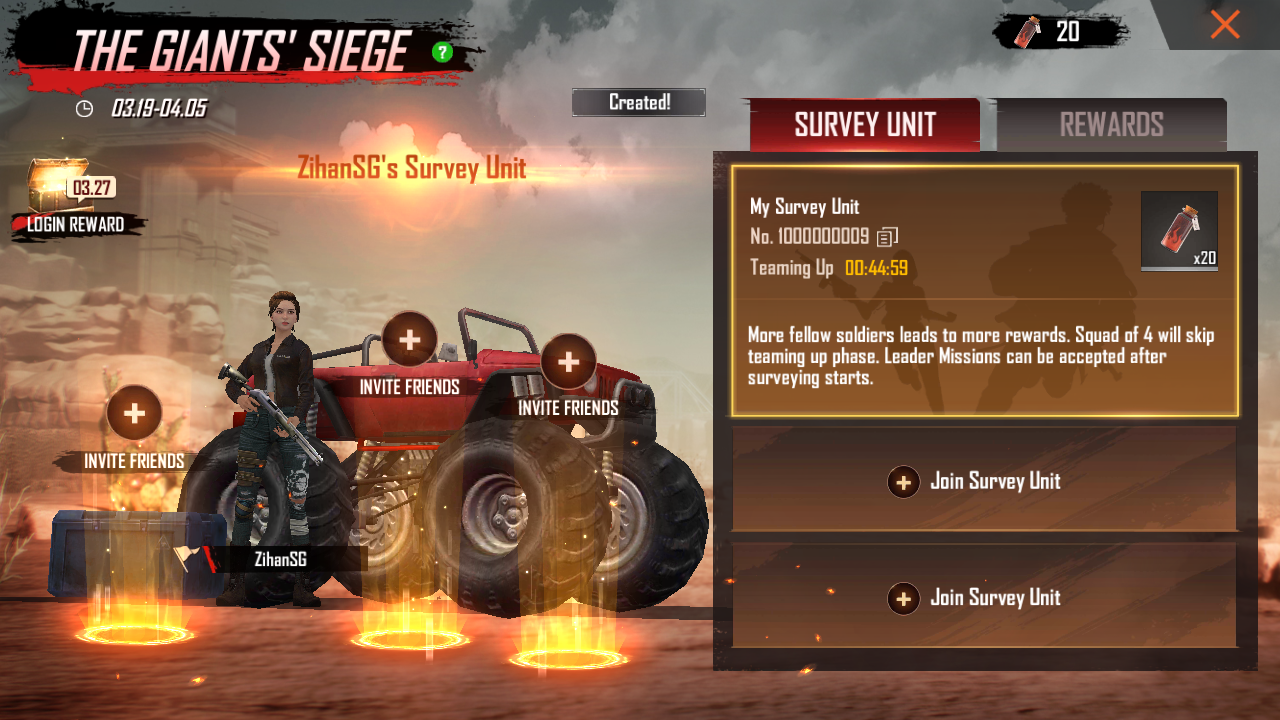Click the Created! banner
Viewport: 1280px width, 720px height.
pyautogui.click(x=638, y=101)
